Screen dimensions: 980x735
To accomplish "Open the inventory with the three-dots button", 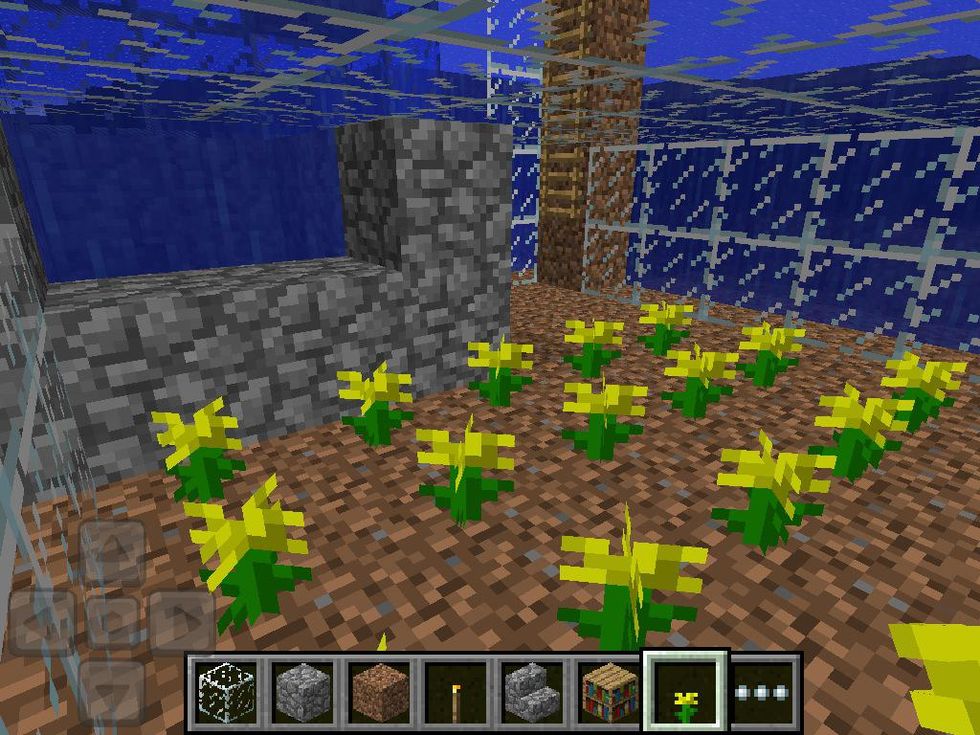I will 763,691.
